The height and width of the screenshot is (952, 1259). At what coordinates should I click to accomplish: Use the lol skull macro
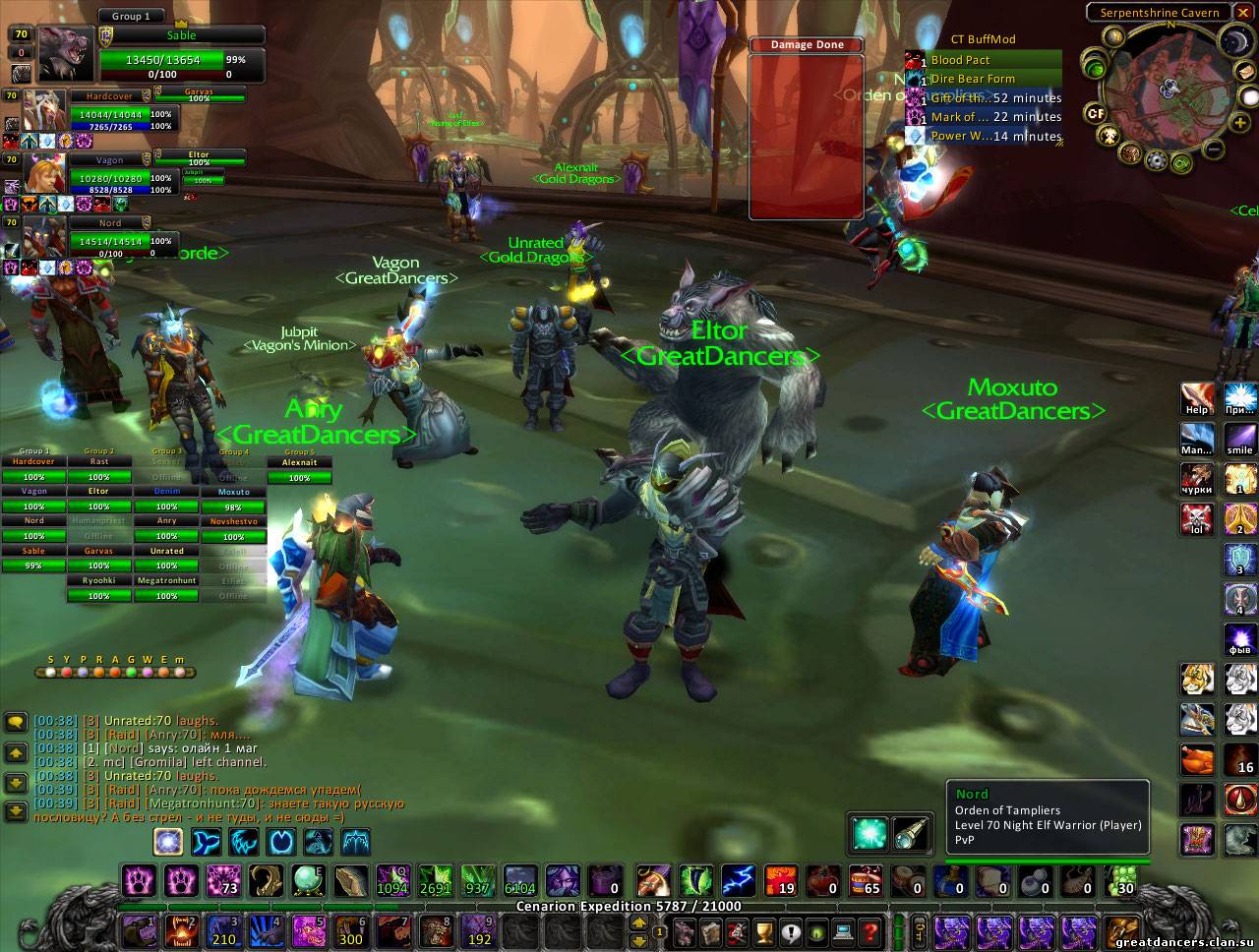click(x=1197, y=518)
